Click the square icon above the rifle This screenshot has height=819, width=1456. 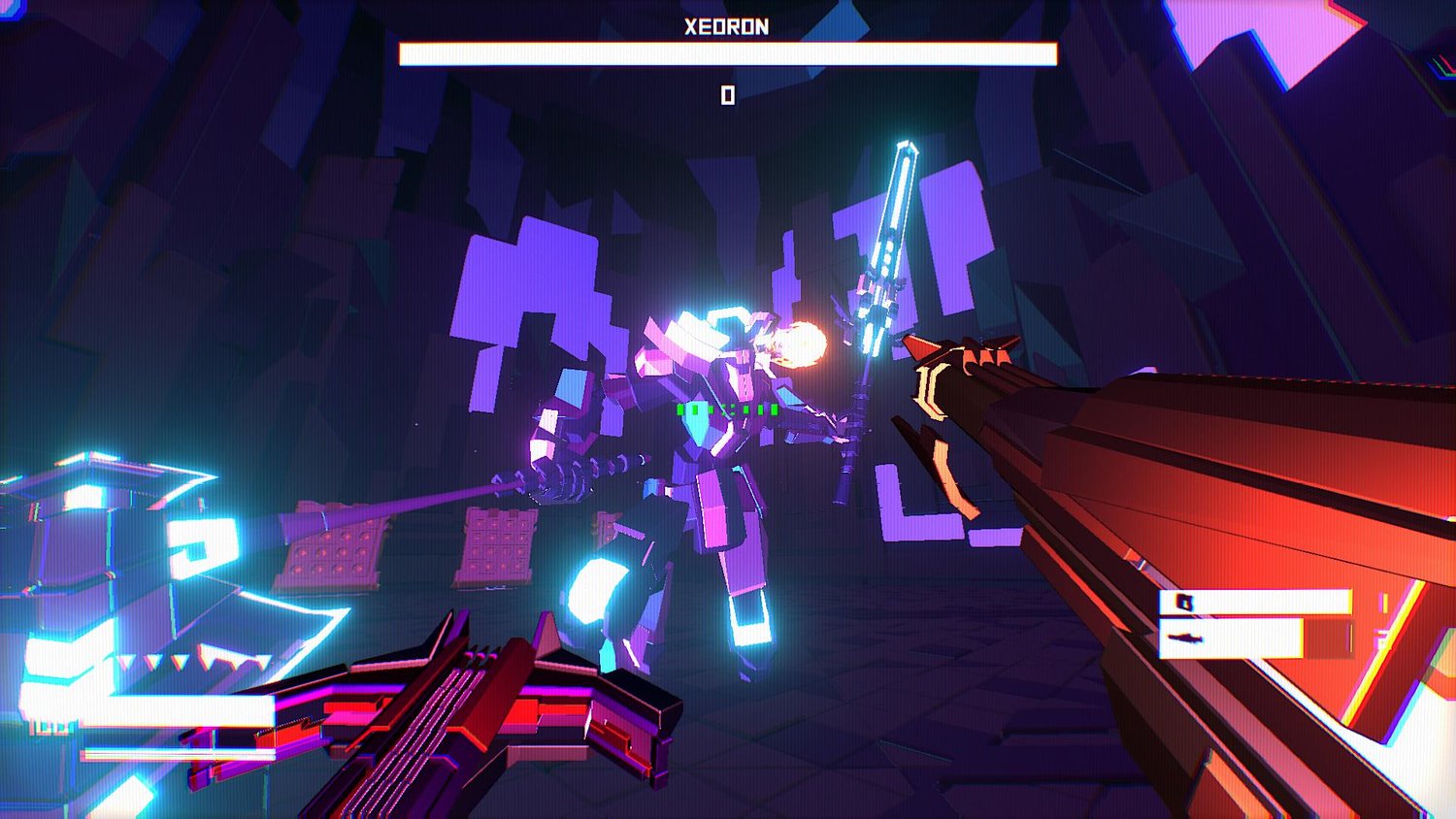click(1184, 603)
